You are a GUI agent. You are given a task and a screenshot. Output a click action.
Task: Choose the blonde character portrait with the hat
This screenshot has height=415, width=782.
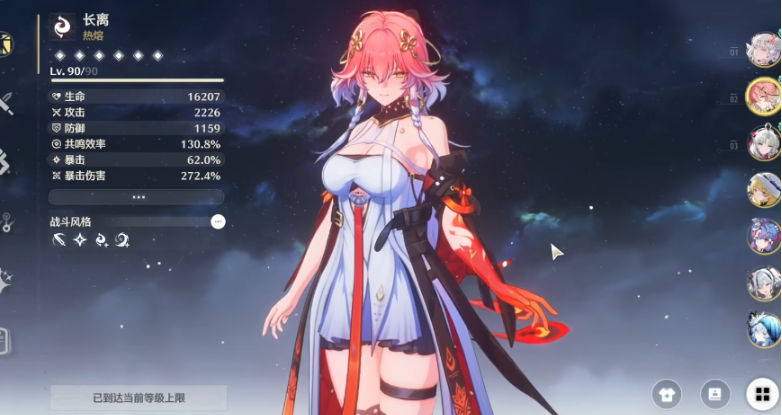coord(764,188)
